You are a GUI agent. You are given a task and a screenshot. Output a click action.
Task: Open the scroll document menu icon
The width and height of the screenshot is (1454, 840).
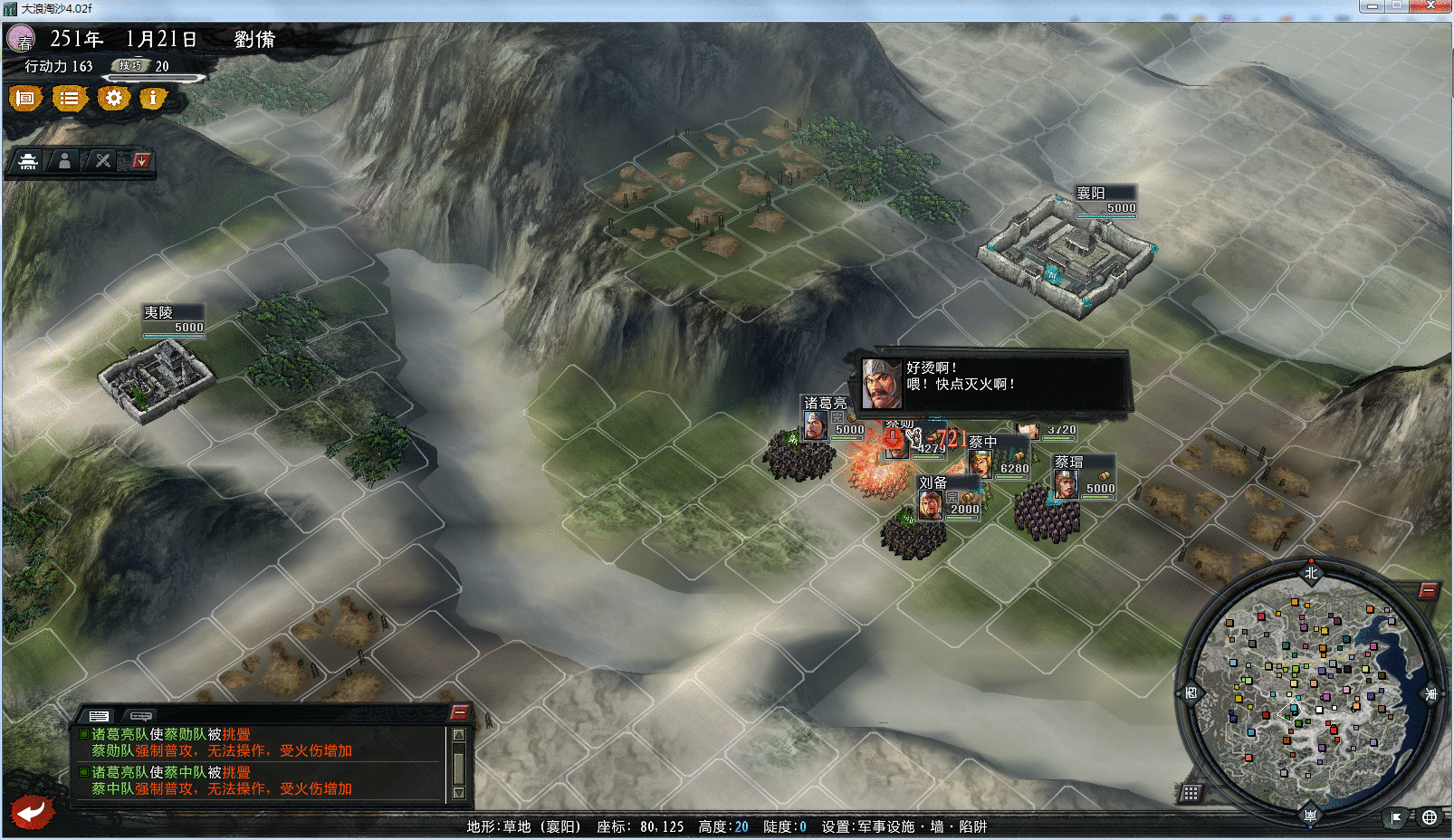25,98
